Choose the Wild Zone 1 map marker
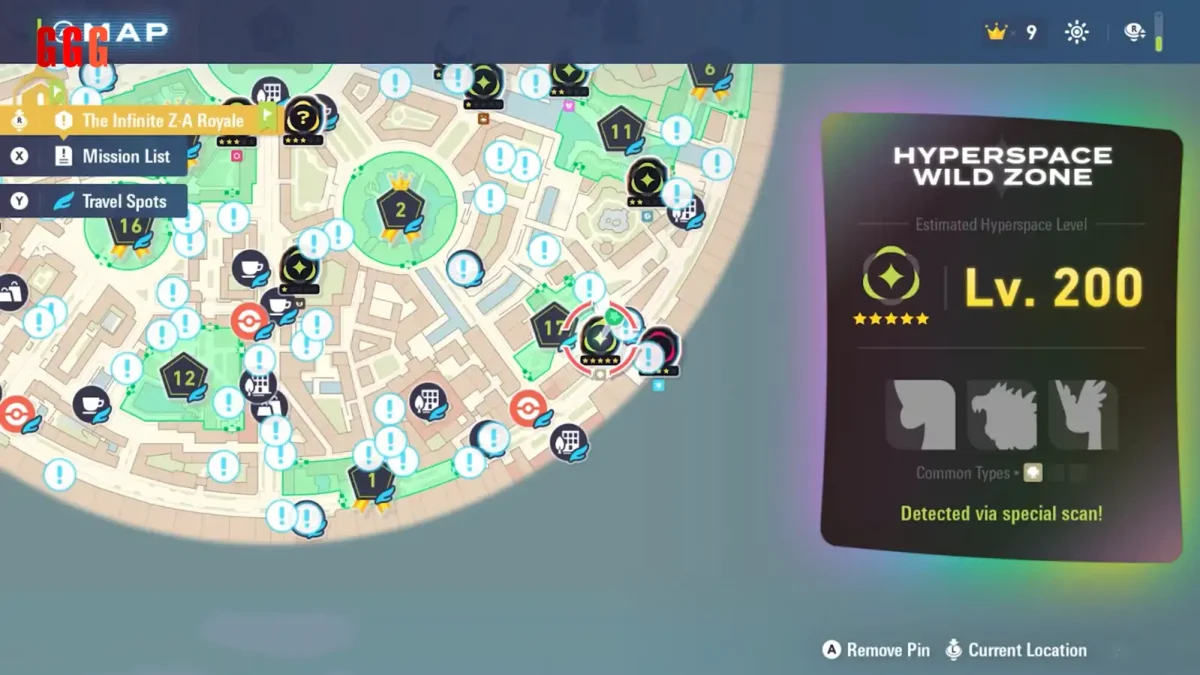The height and width of the screenshot is (675, 1200). (x=372, y=482)
